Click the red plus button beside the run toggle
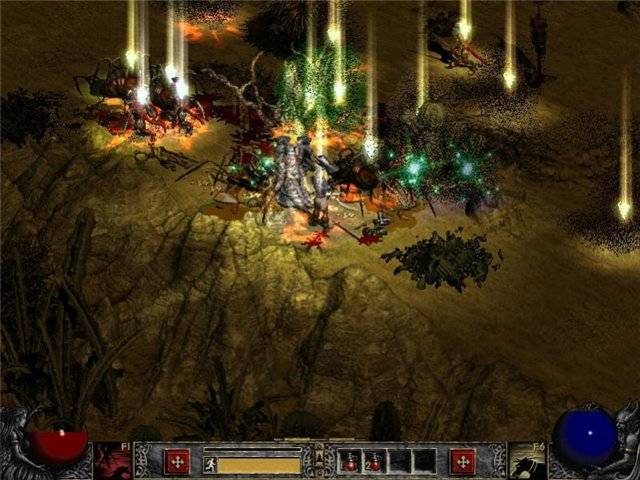The height and width of the screenshot is (480, 640). tap(177, 461)
